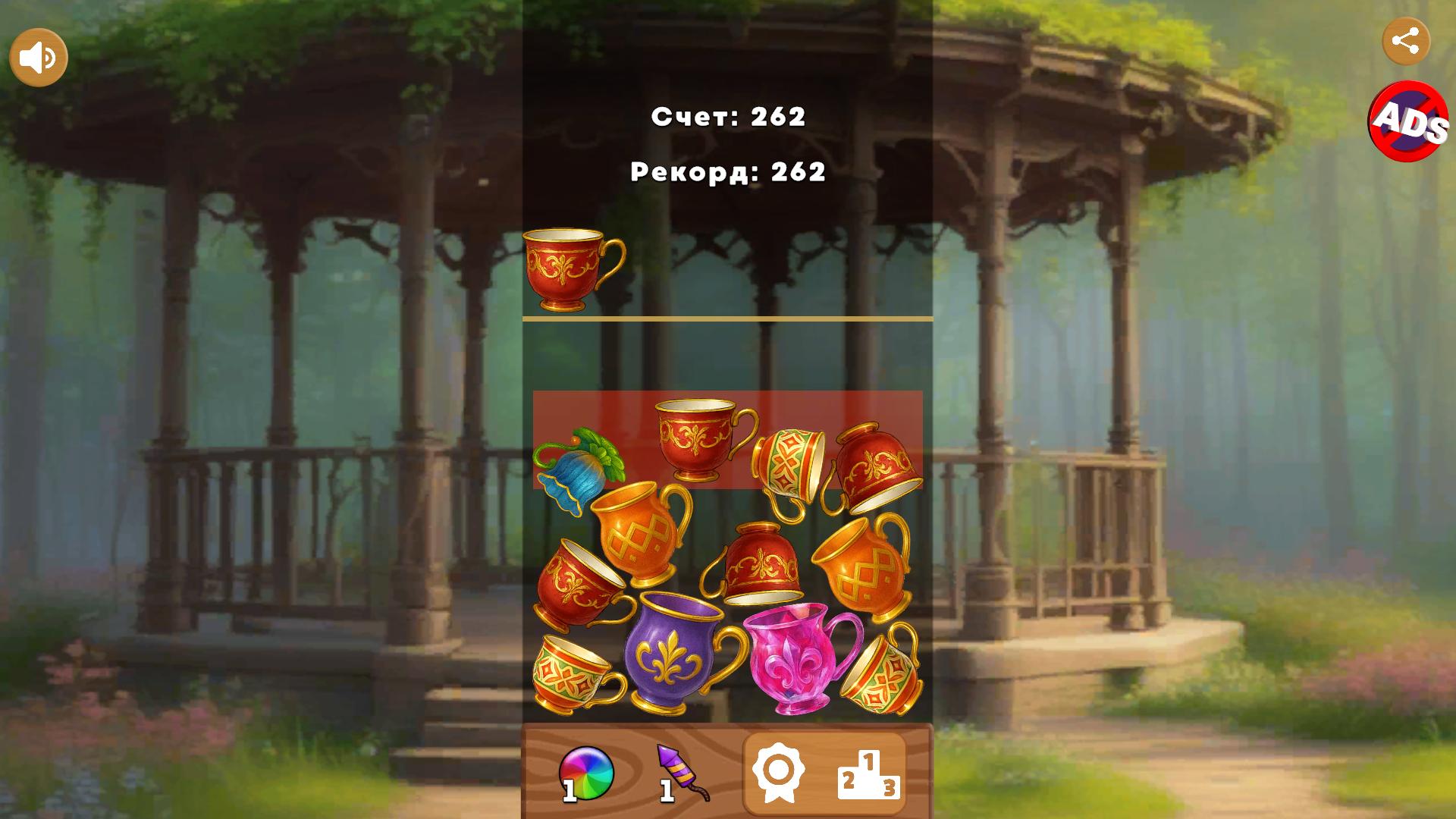Open the share options
Screen dimensions: 1456x819
1408,42
